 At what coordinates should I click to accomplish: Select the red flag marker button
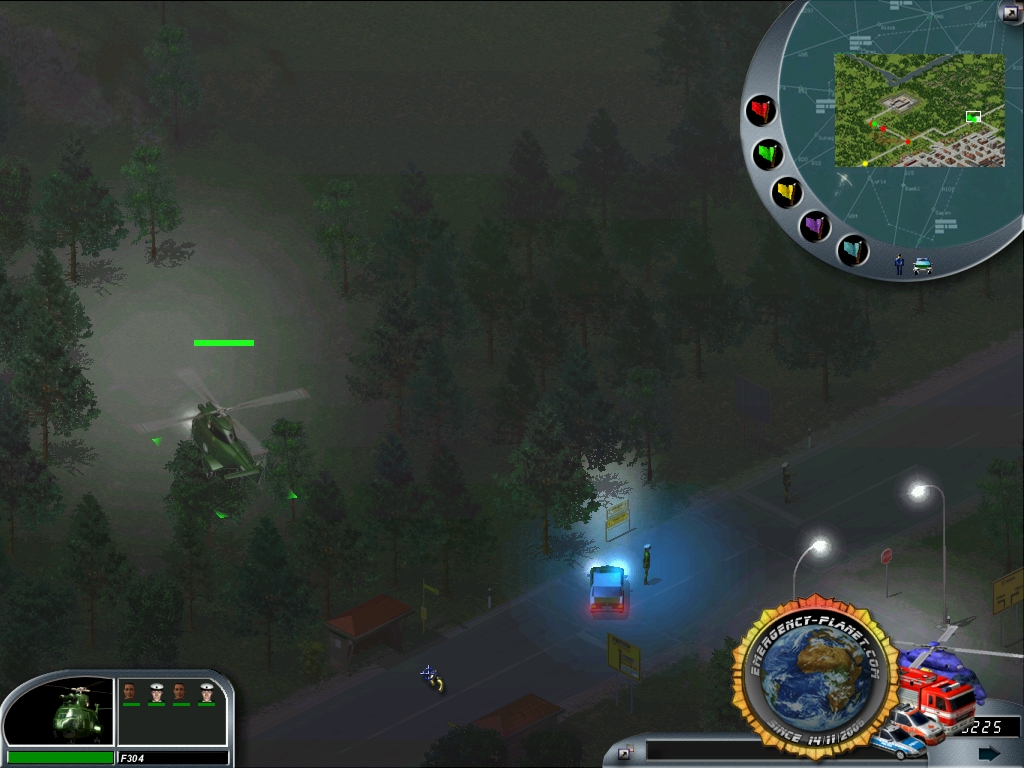[x=762, y=109]
